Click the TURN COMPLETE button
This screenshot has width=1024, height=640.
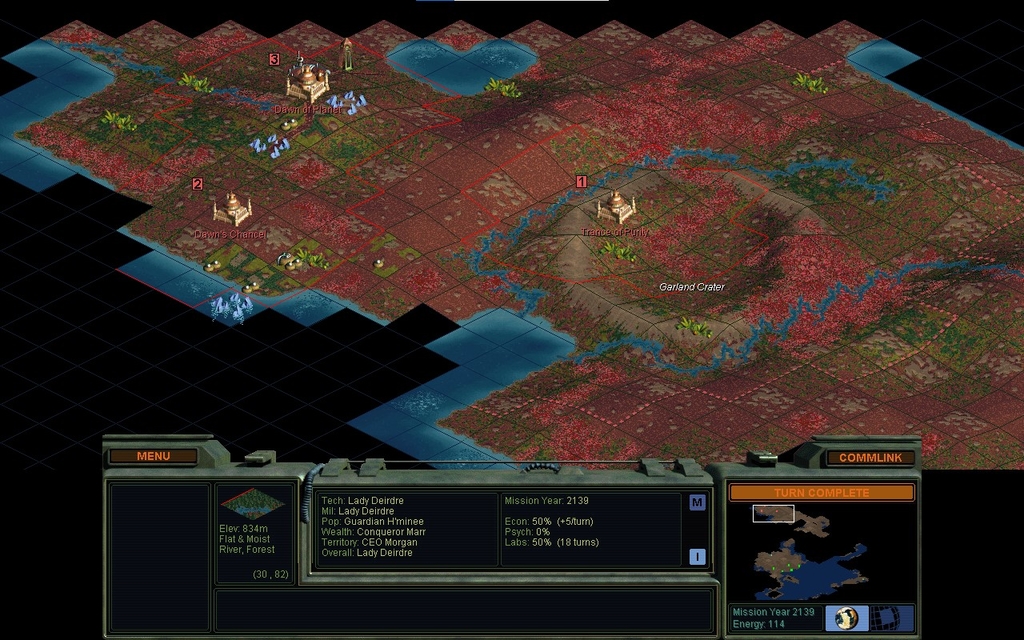821,493
